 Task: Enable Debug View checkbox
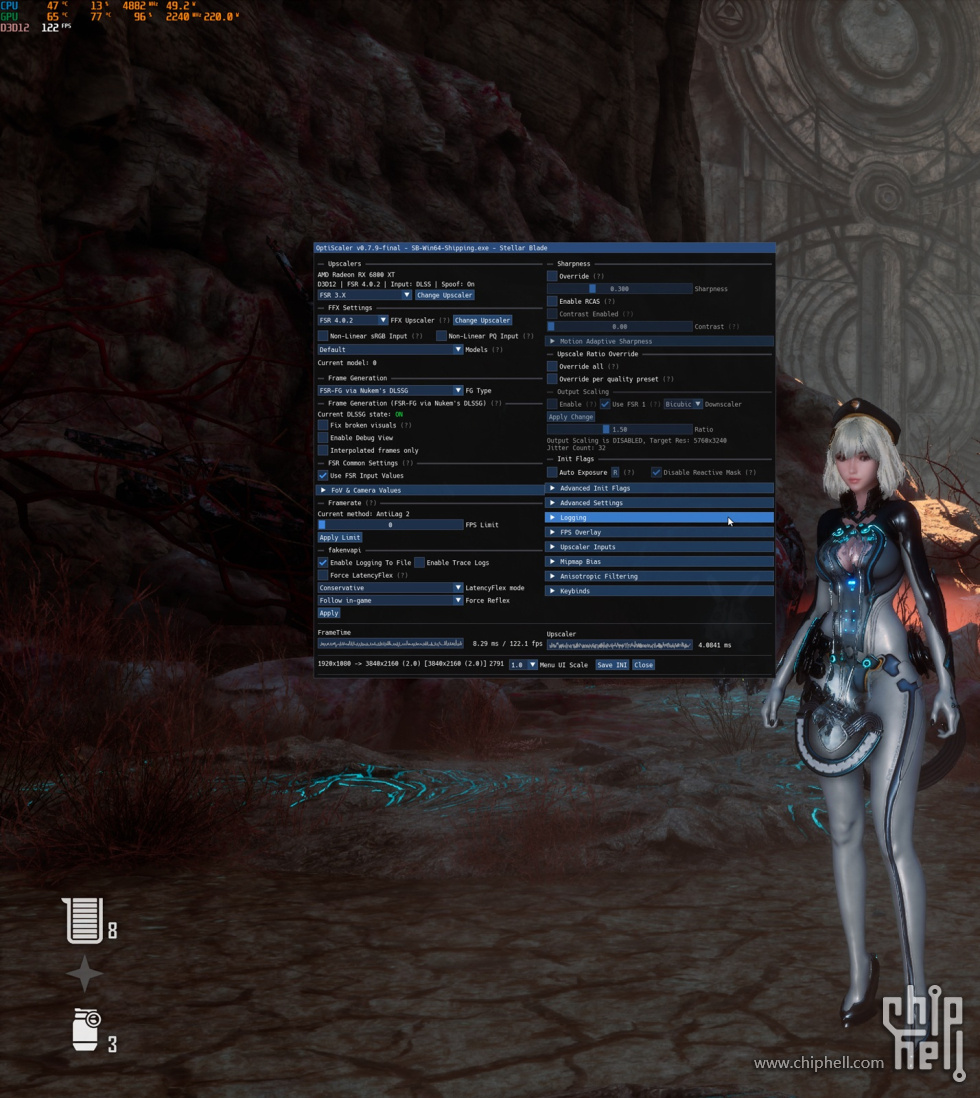pos(323,438)
